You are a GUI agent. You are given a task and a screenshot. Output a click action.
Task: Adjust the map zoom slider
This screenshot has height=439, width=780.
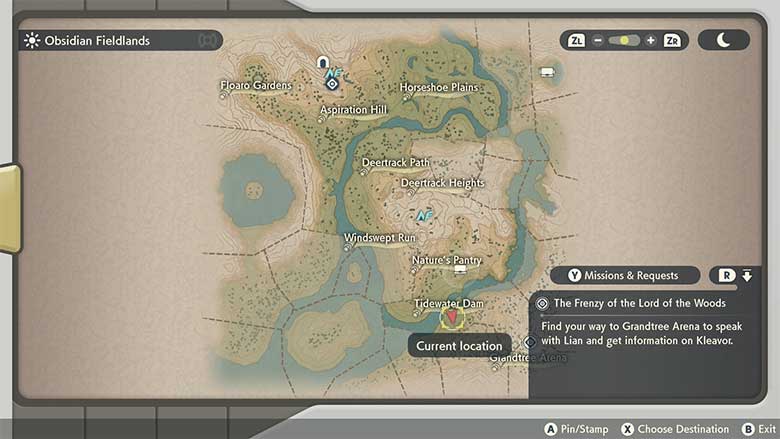[x=624, y=41]
